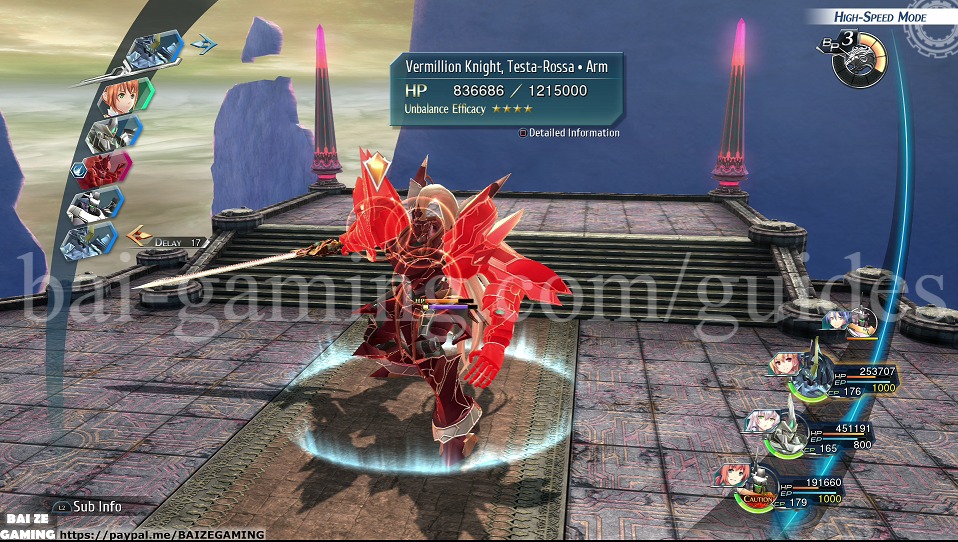The image size is (958, 542).
Task: Toggle the High-Speed Mode indicator
Action: (881, 17)
